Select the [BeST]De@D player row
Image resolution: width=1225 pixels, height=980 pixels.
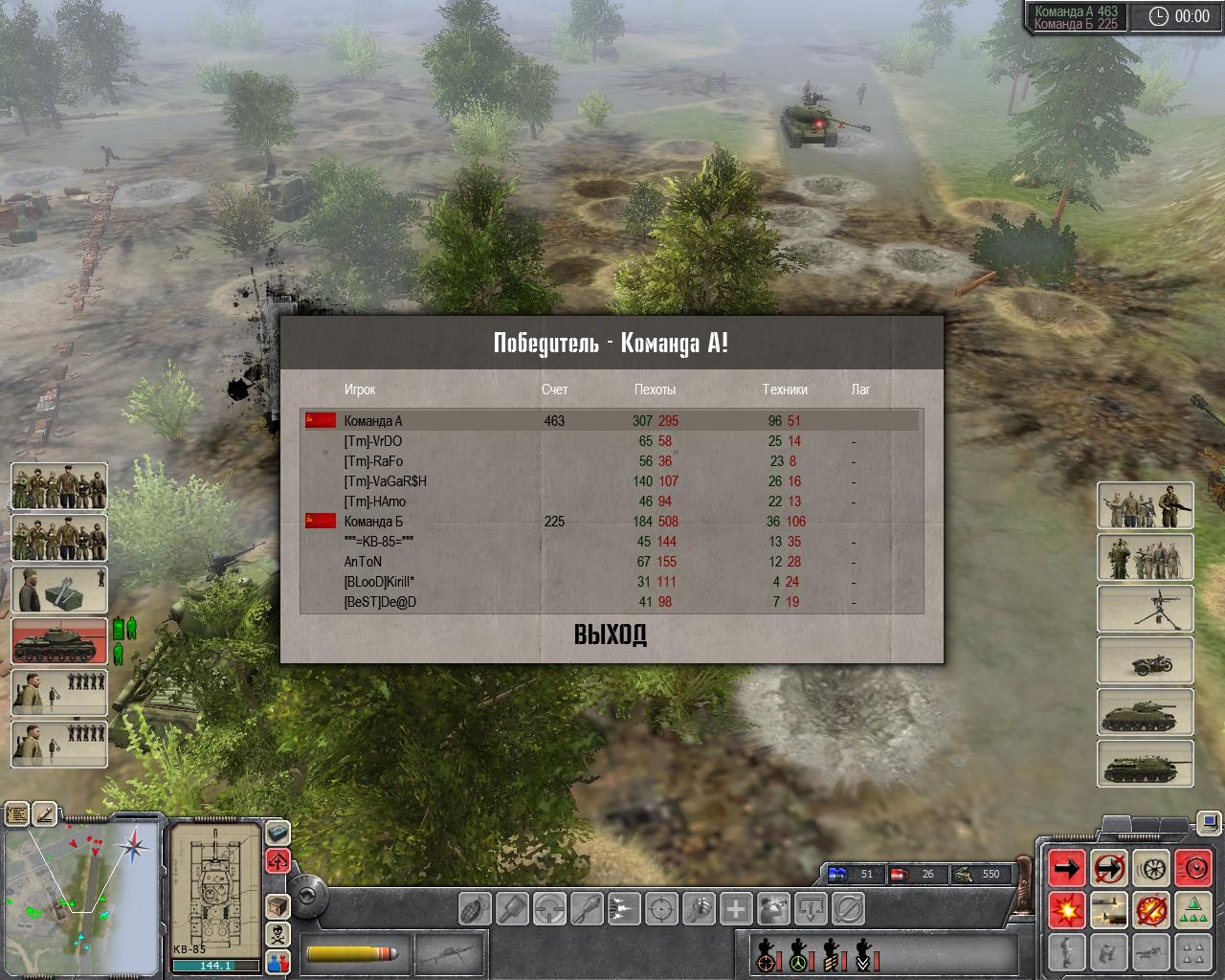pos(380,602)
